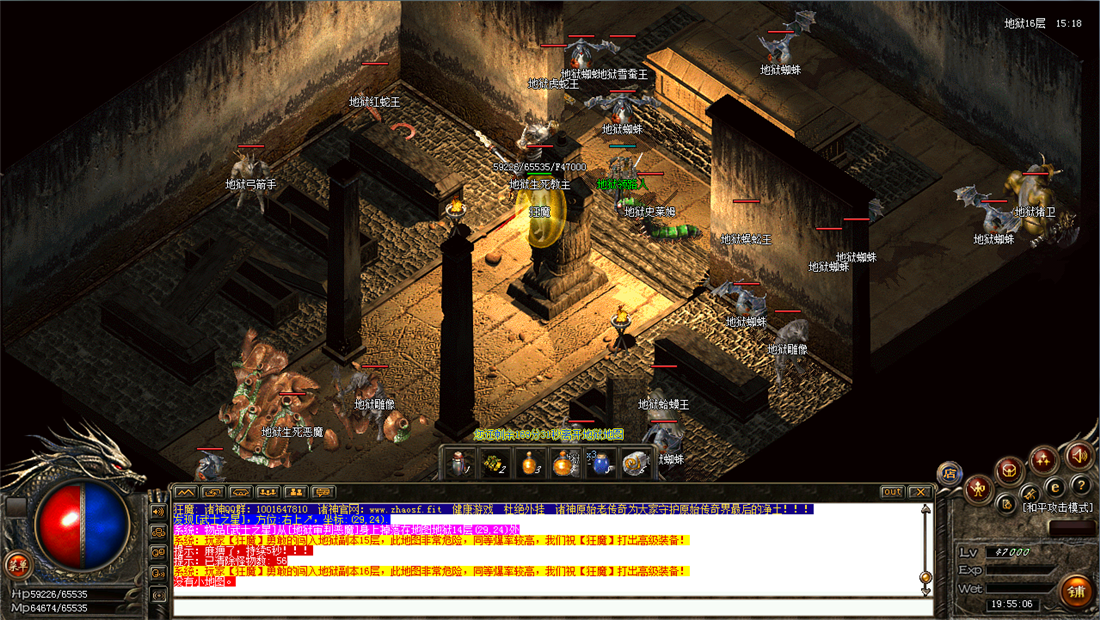
Task: Open the skills sparkle icon
Action: (1044, 460)
